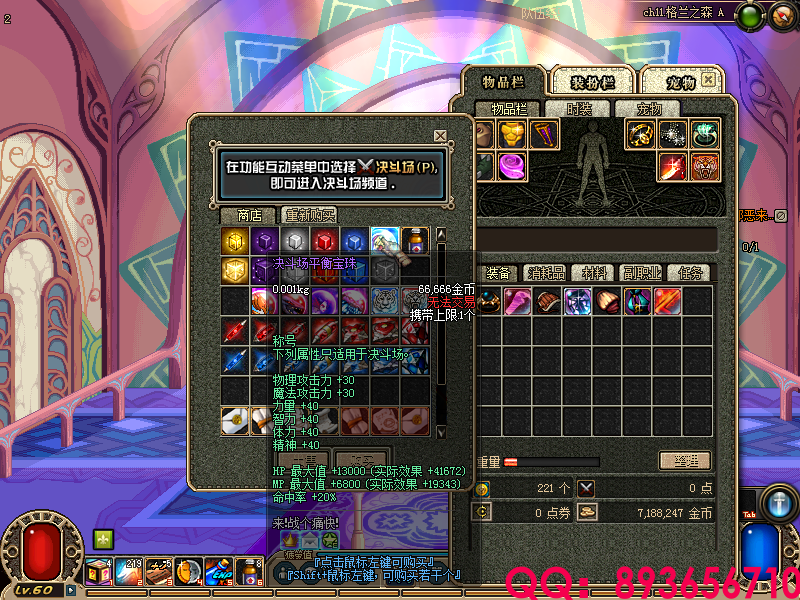Switch to the 商店 shop tab
800x600 pixels.
click(x=249, y=215)
